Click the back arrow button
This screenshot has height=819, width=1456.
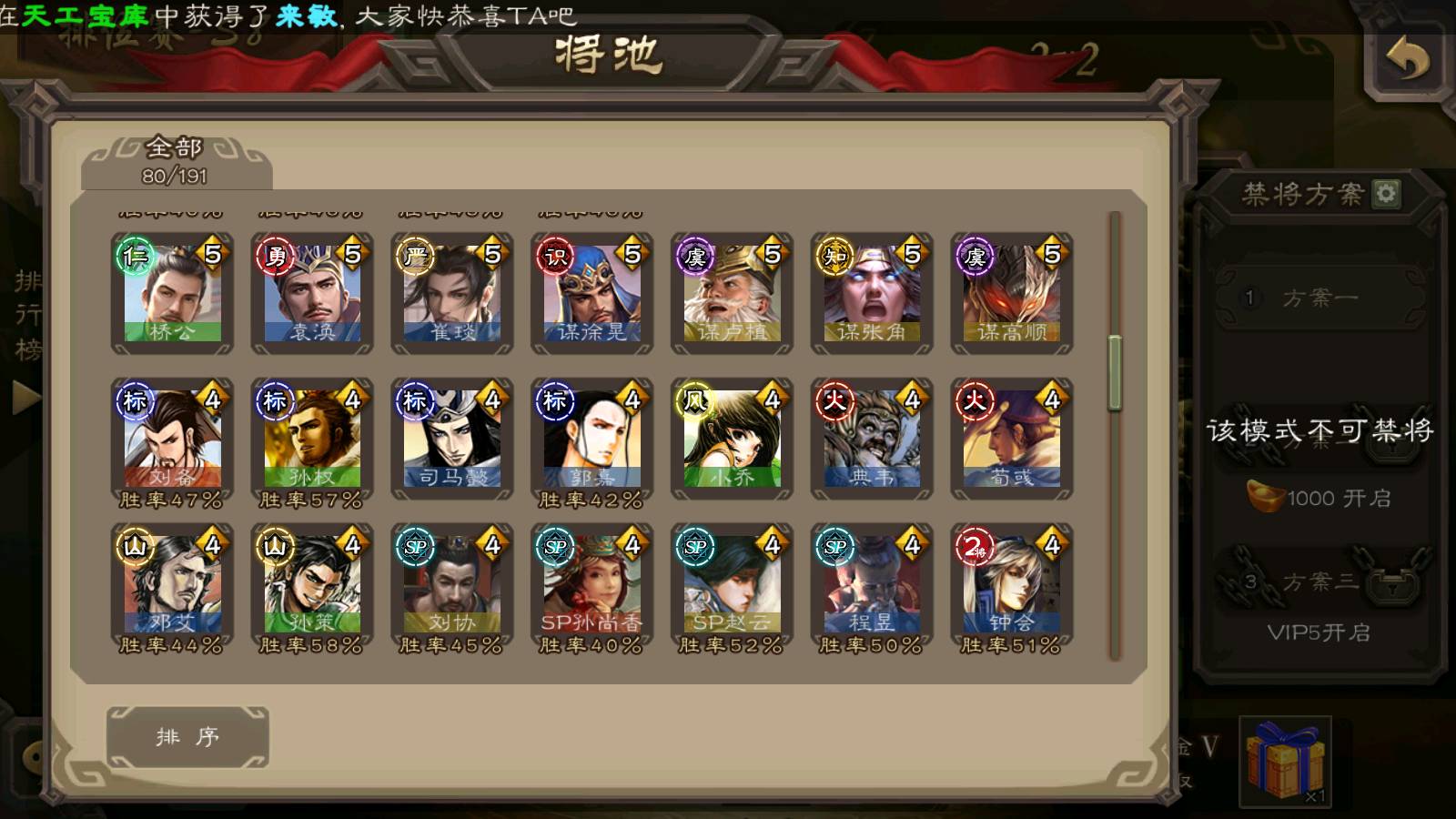pos(1407,61)
